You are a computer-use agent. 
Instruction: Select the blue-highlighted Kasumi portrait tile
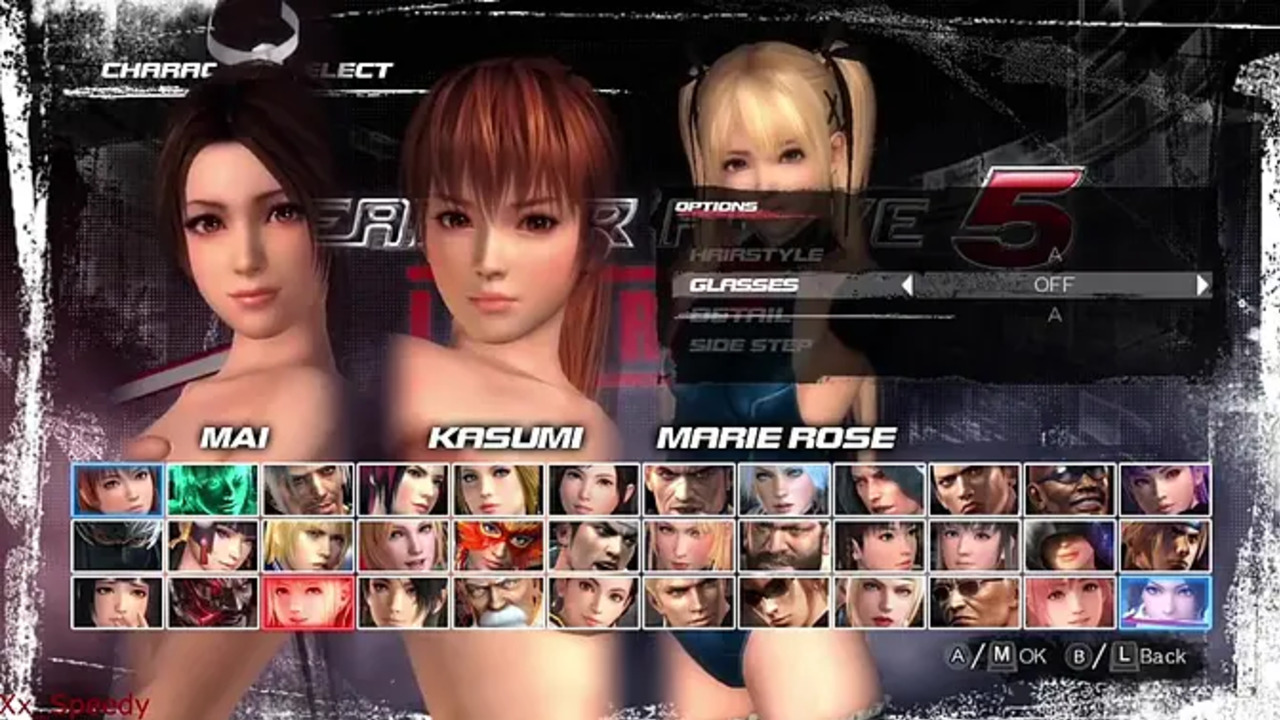117,490
